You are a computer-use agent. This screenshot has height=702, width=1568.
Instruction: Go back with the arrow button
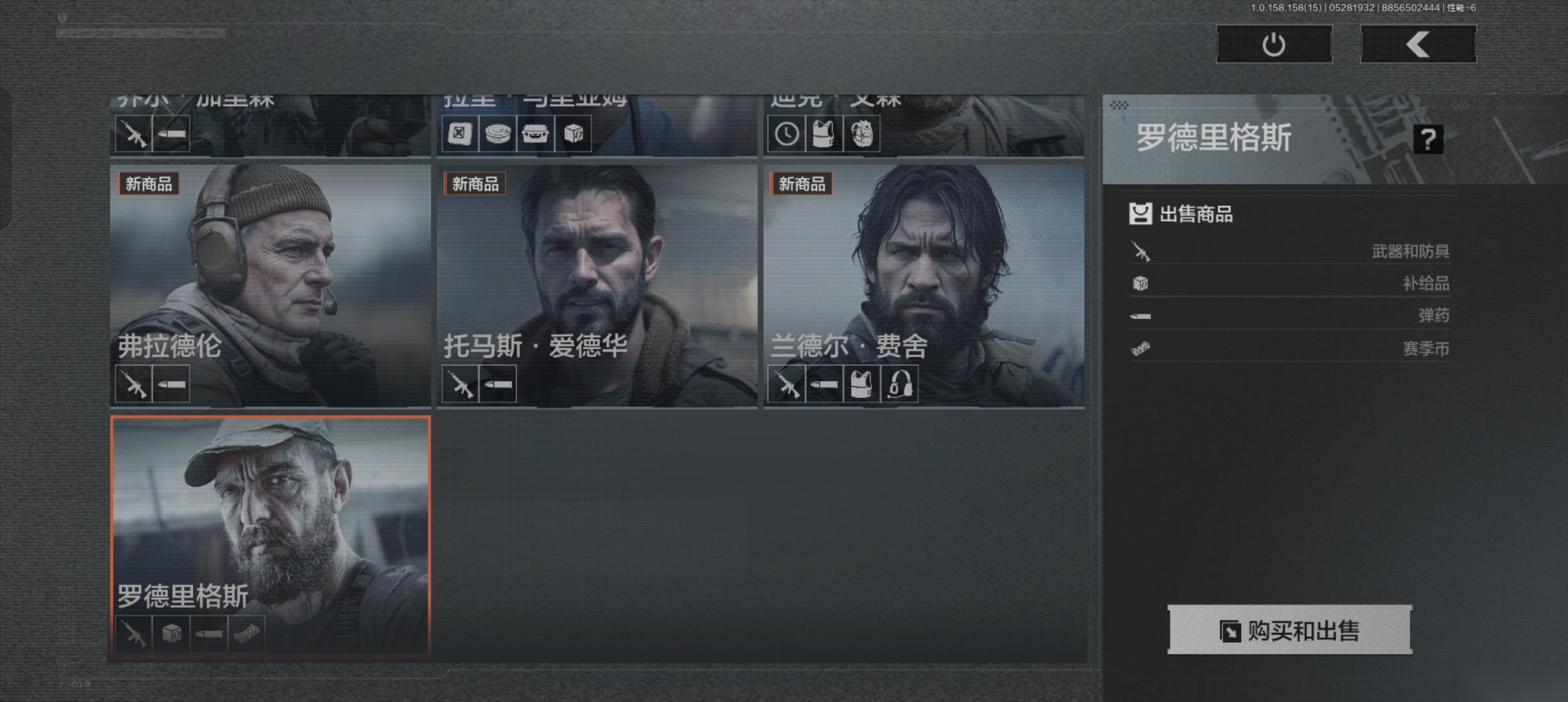[x=1418, y=45]
